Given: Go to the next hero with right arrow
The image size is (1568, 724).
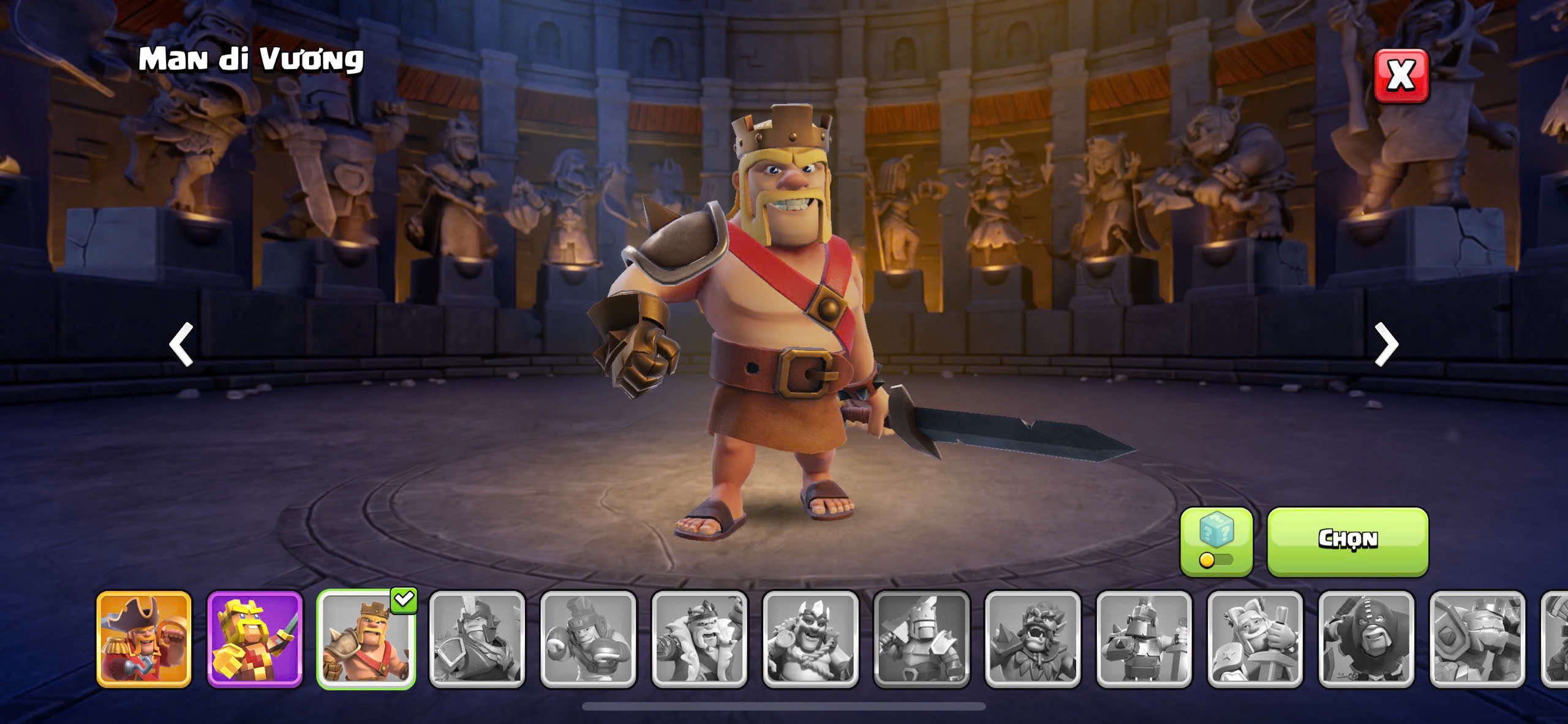Looking at the screenshot, I should pos(1386,344).
